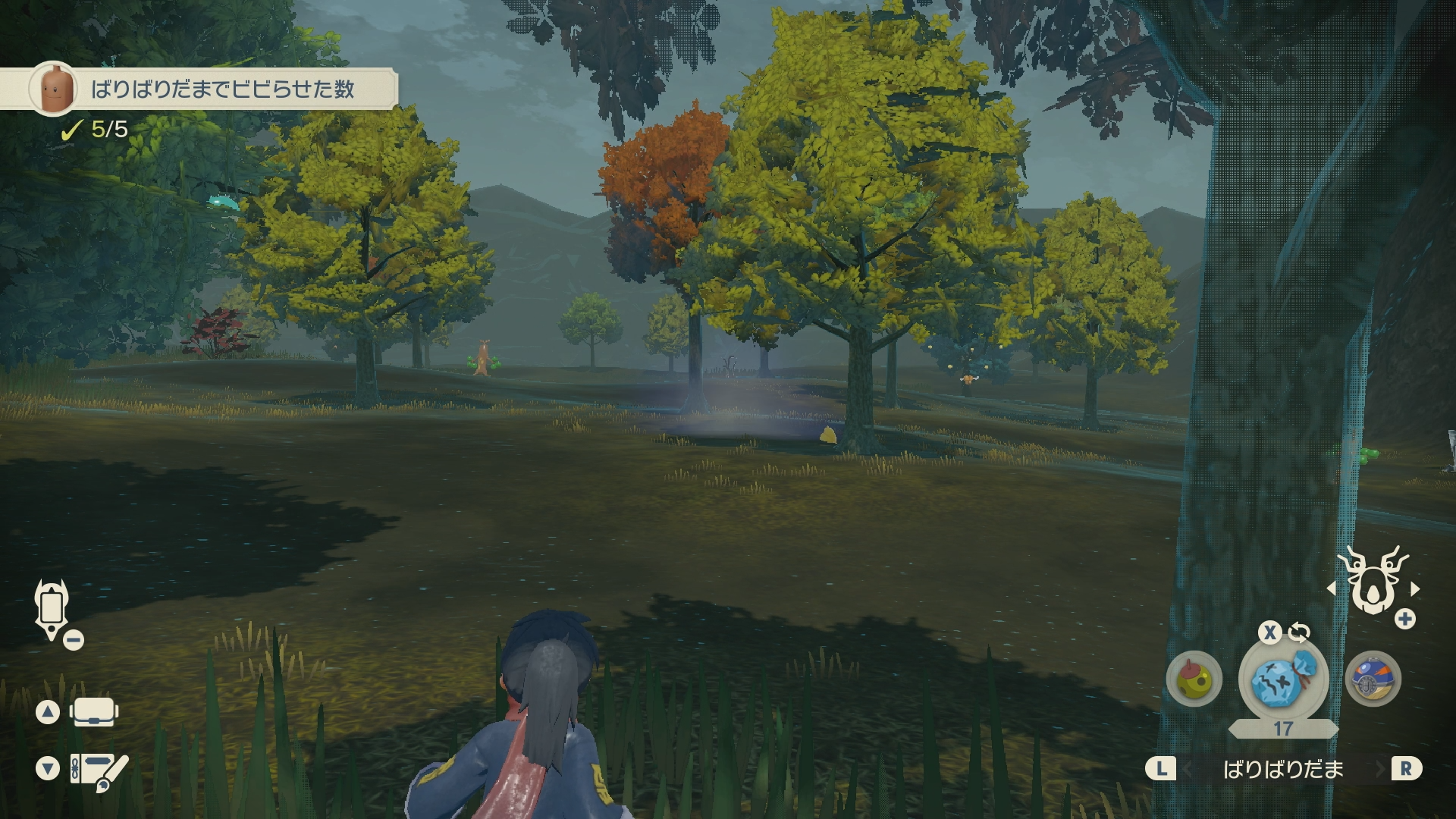1456x819 pixels.
Task: Open the Pokédex notebook with brush icon
Action: click(99, 770)
